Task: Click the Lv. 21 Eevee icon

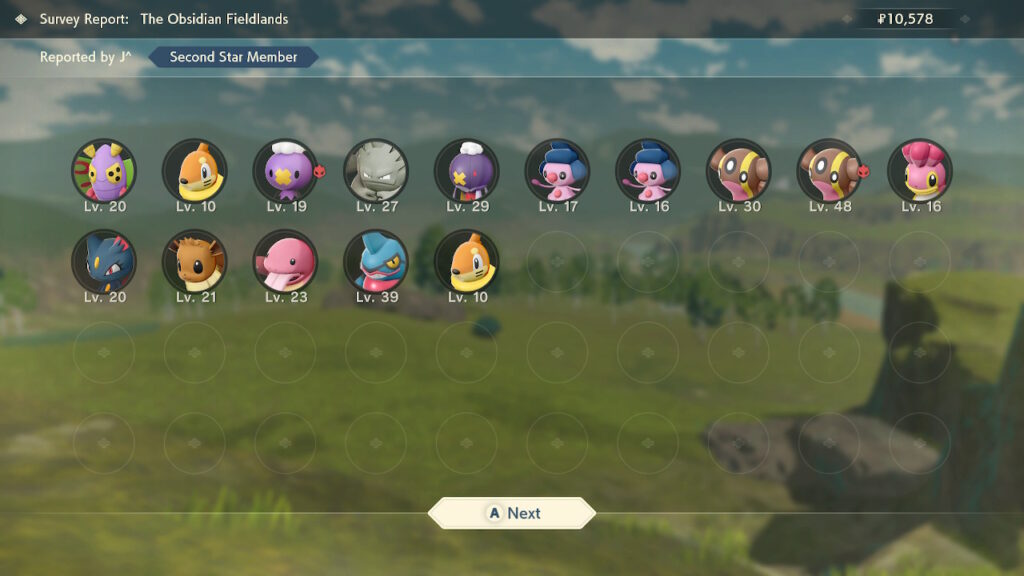Action: (195, 261)
